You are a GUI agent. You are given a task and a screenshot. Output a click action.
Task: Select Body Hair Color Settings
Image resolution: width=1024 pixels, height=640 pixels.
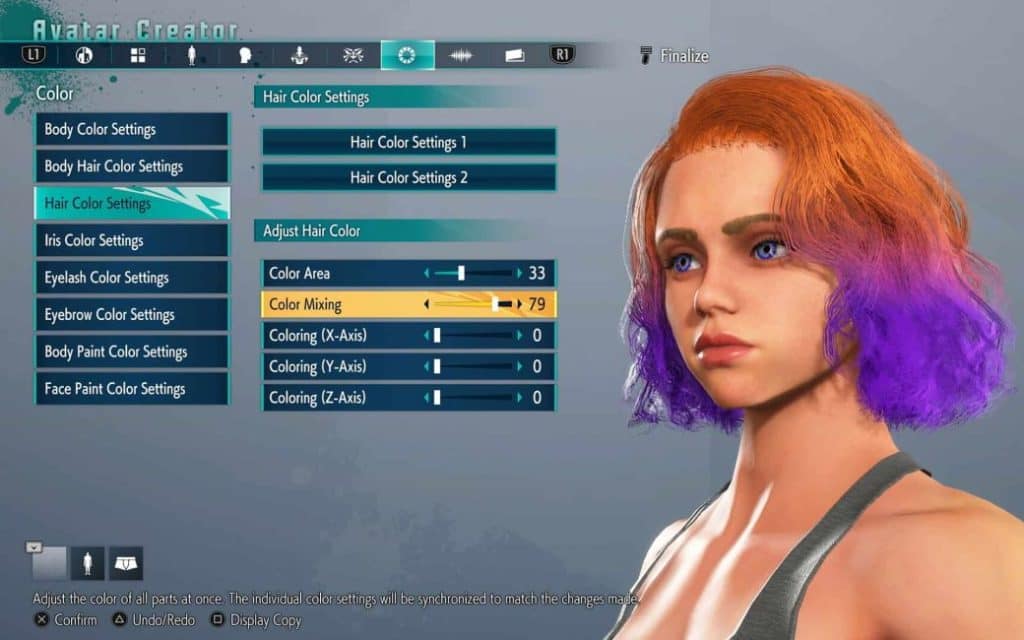point(131,166)
